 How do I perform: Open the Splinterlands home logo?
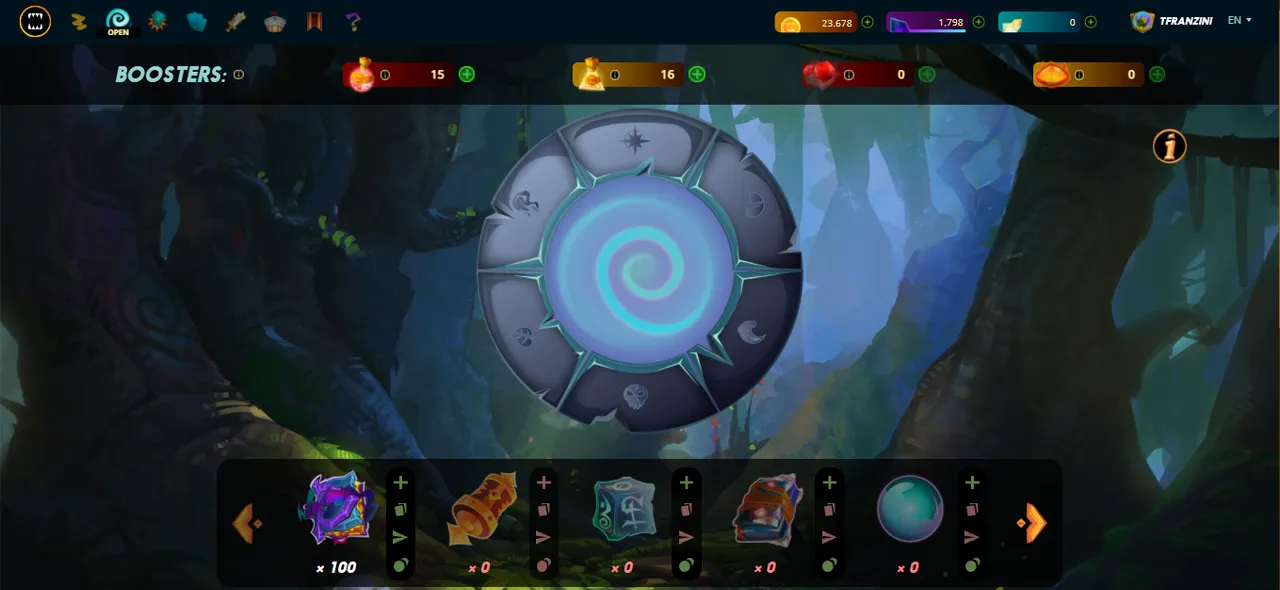(x=35, y=21)
